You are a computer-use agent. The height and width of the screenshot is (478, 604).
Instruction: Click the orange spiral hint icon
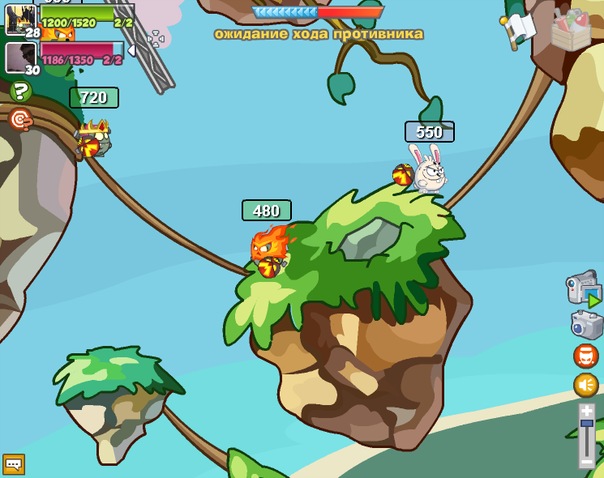[x=20, y=120]
